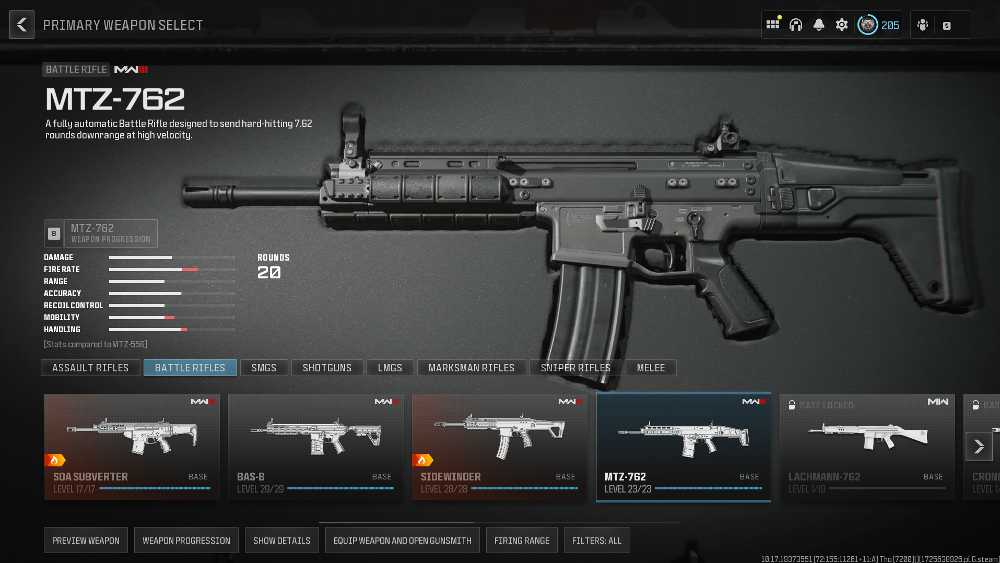Enter the Firing Range
Screen dimensions: 1000x563
(x=522, y=541)
